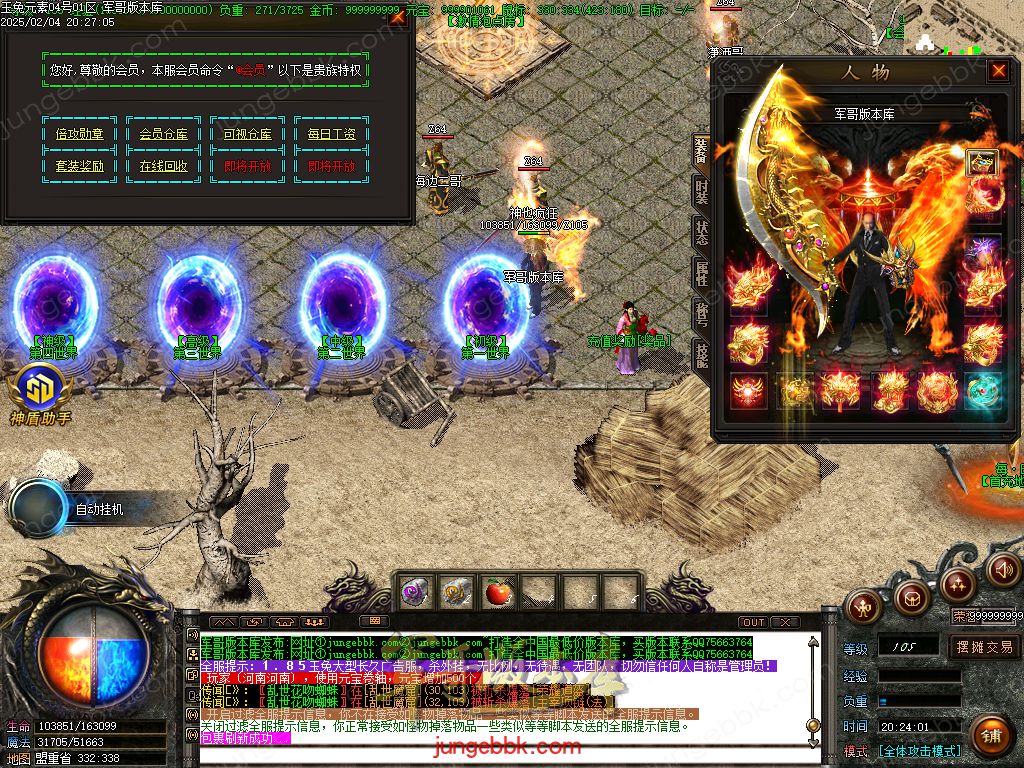Show the 技能 skills tab

point(701,355)
